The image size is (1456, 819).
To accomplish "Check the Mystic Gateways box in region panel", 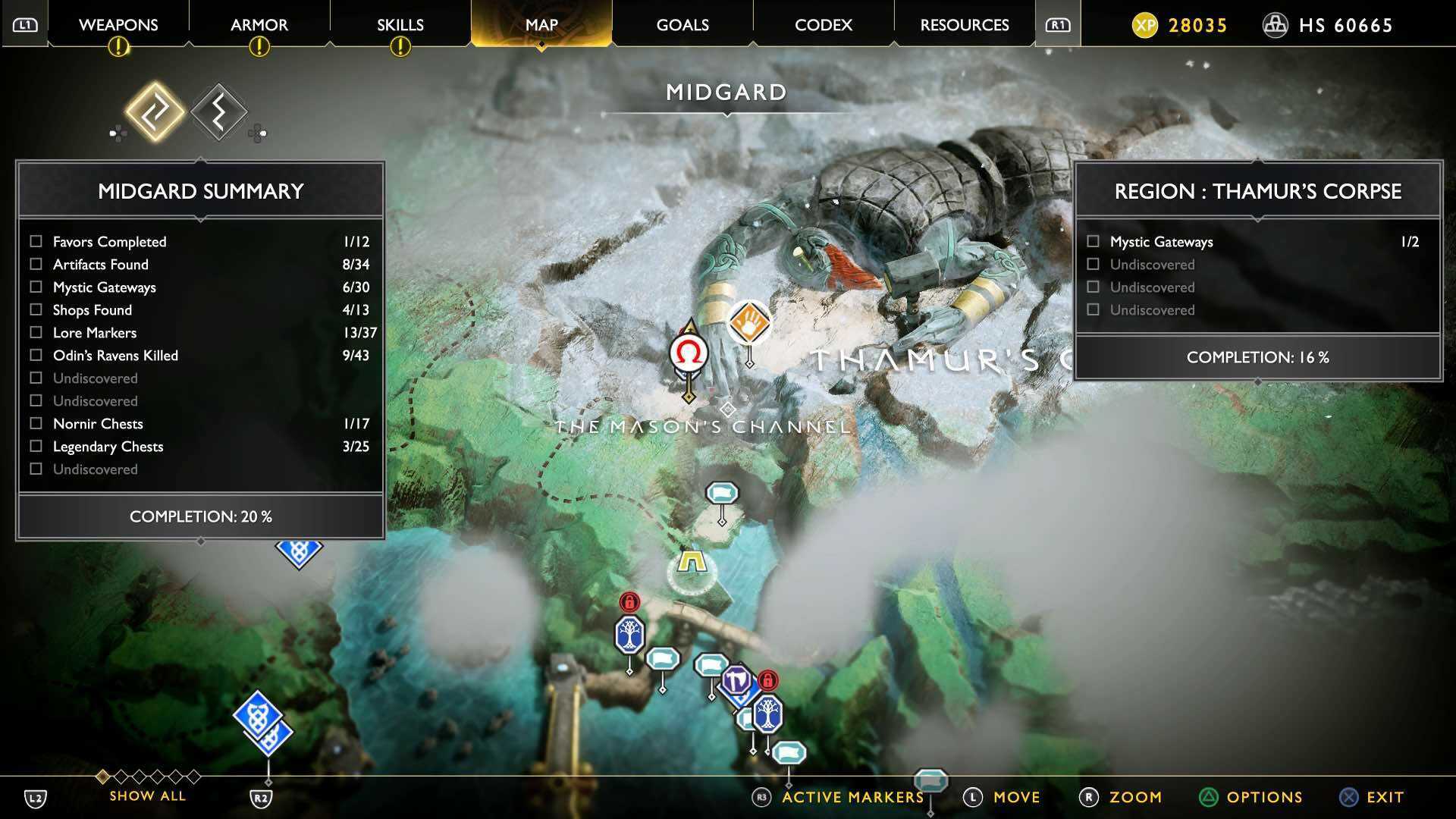I will click(1093, 241).
